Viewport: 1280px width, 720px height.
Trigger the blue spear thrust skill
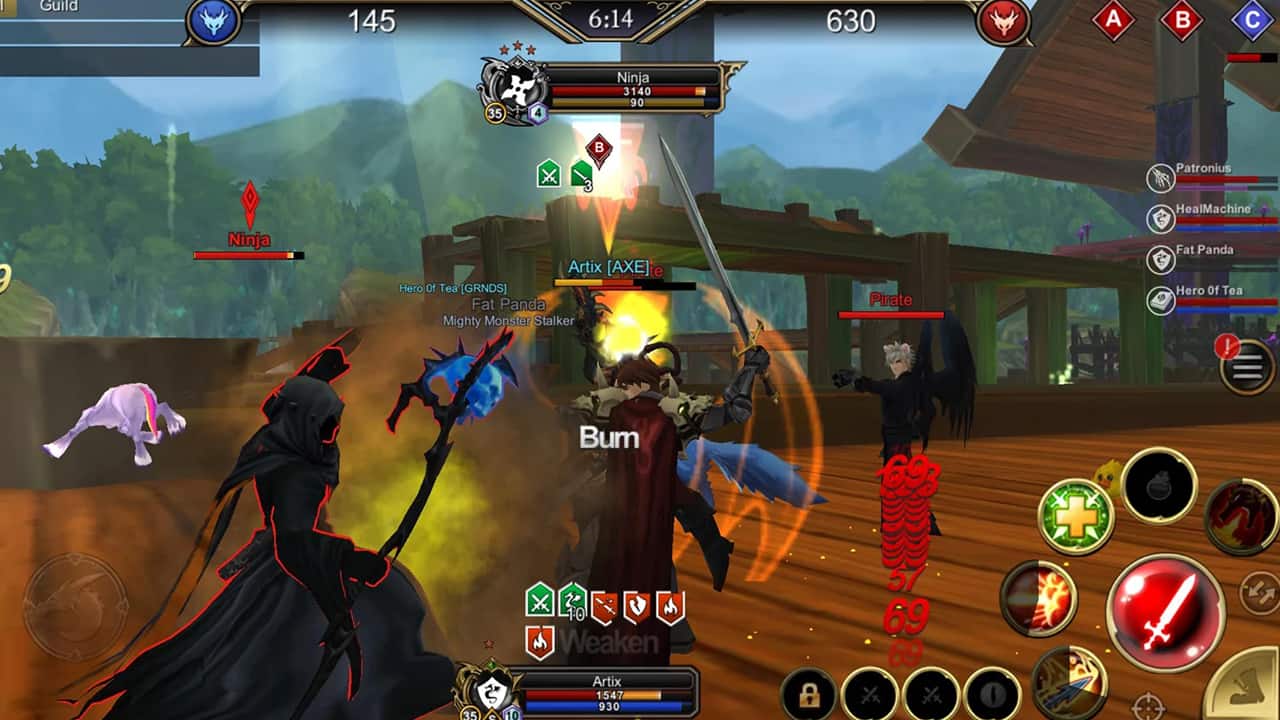point(1068,682)
